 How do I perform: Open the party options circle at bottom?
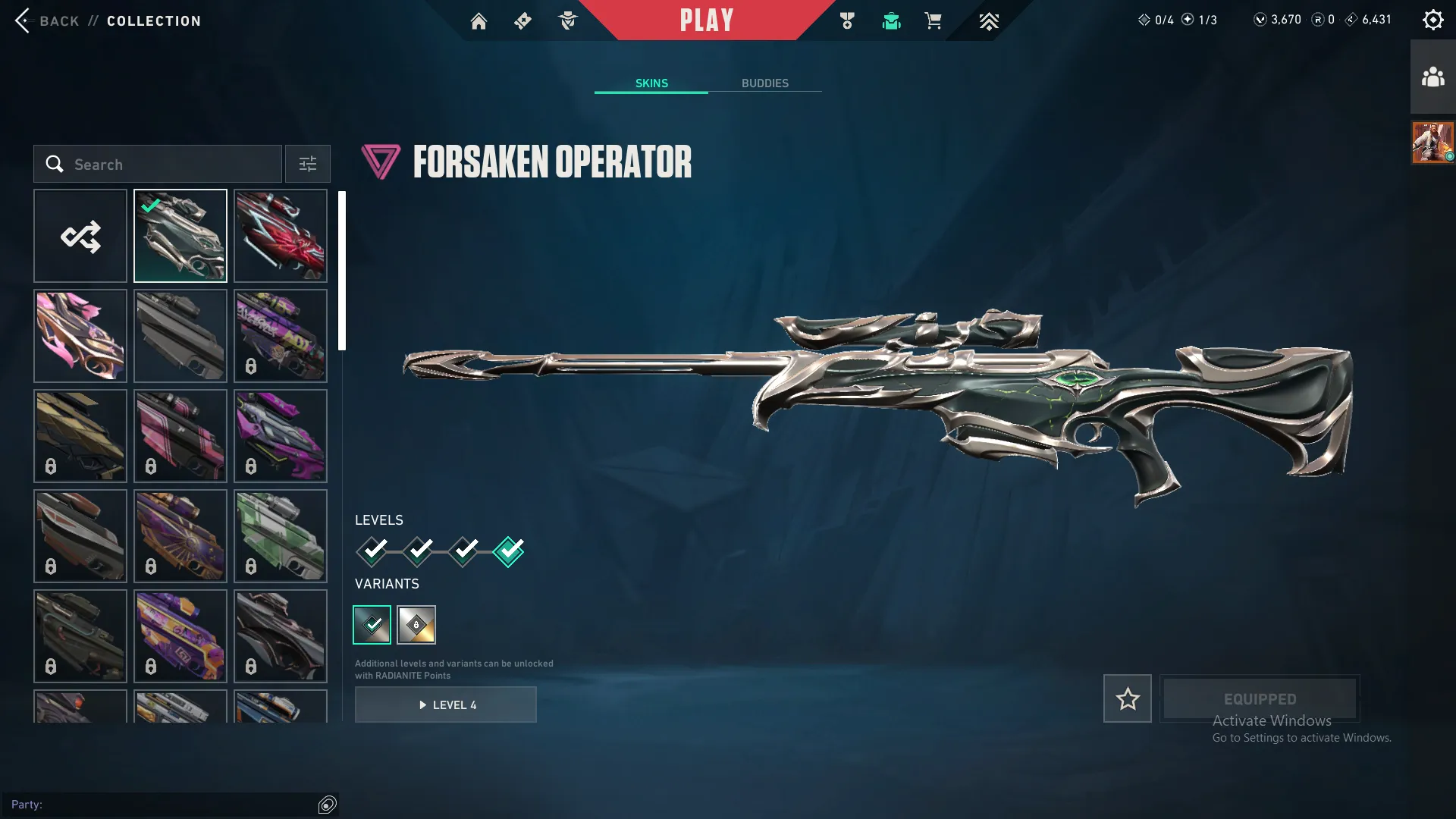[327, 805]
